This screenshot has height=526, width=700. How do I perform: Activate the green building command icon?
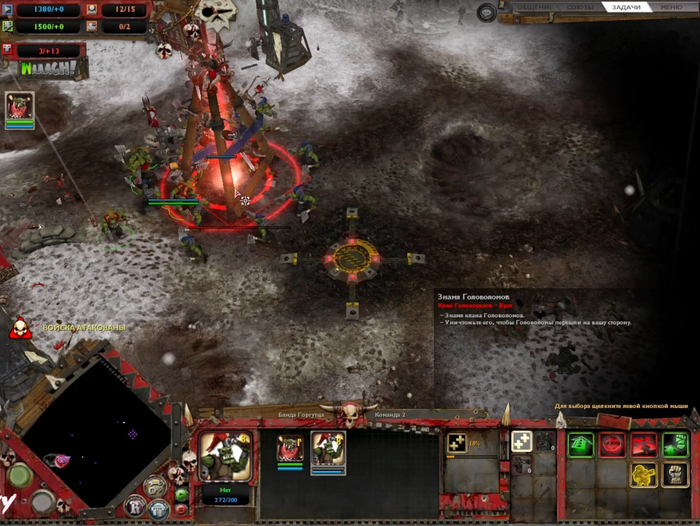coord(581,444)
